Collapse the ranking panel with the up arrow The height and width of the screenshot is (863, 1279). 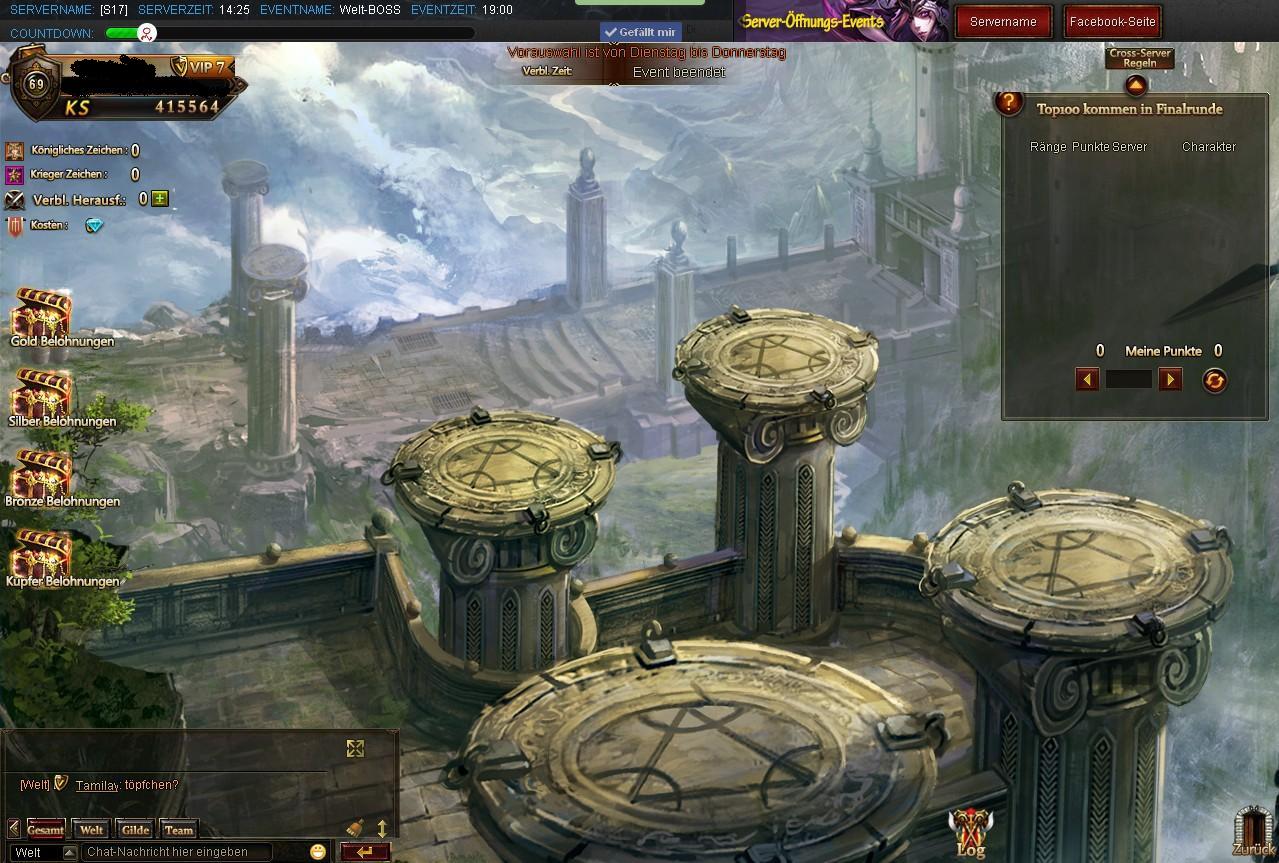(x=1136, y=87)
